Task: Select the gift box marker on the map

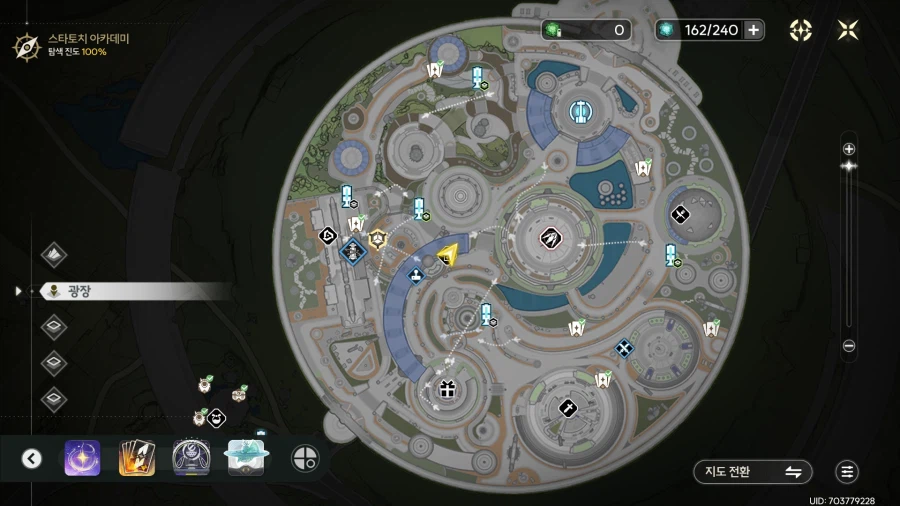Action: (447, 388)
